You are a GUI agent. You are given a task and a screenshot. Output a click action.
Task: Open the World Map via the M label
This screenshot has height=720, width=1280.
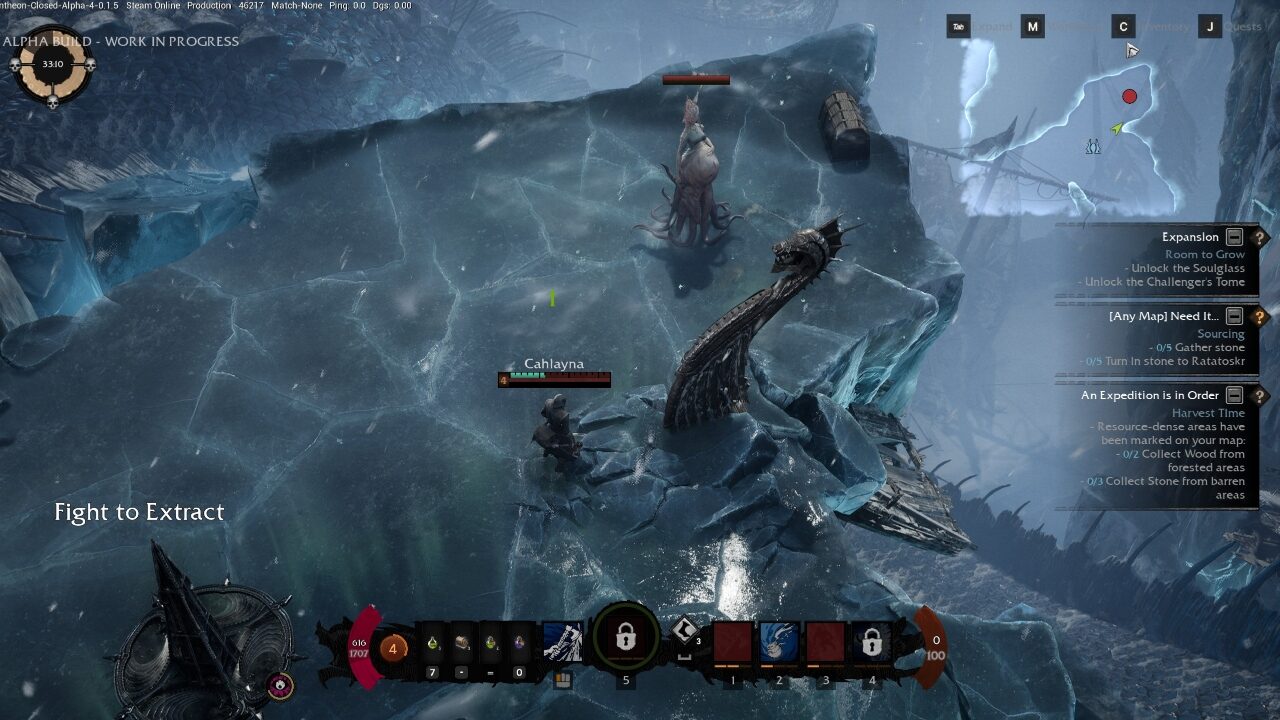point(1033,26)
